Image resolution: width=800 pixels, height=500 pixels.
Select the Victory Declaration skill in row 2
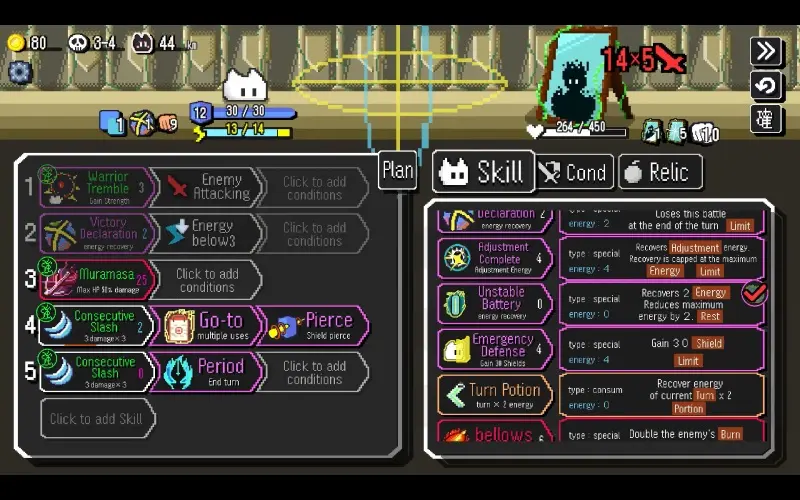pyautogui.click(x=97, y=233)
